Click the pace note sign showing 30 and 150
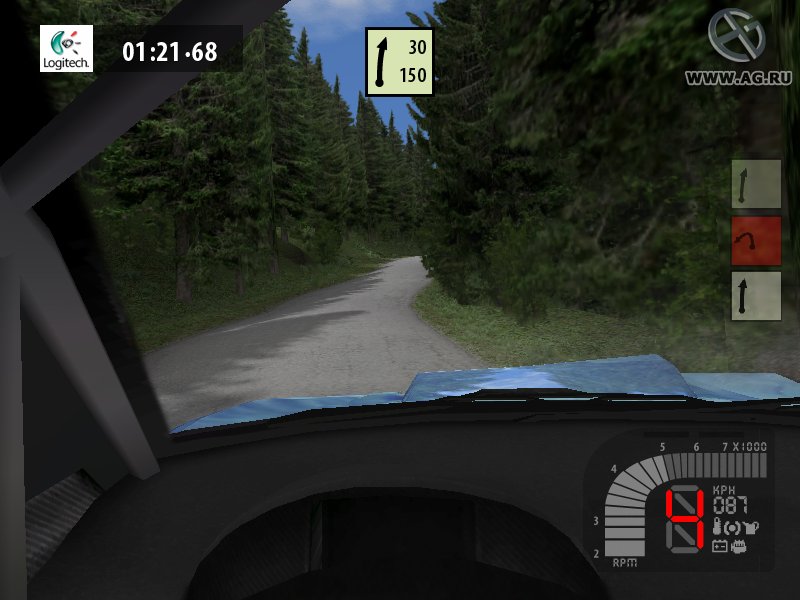The height and width of the screenshot is (600, 800). [399, 62]
